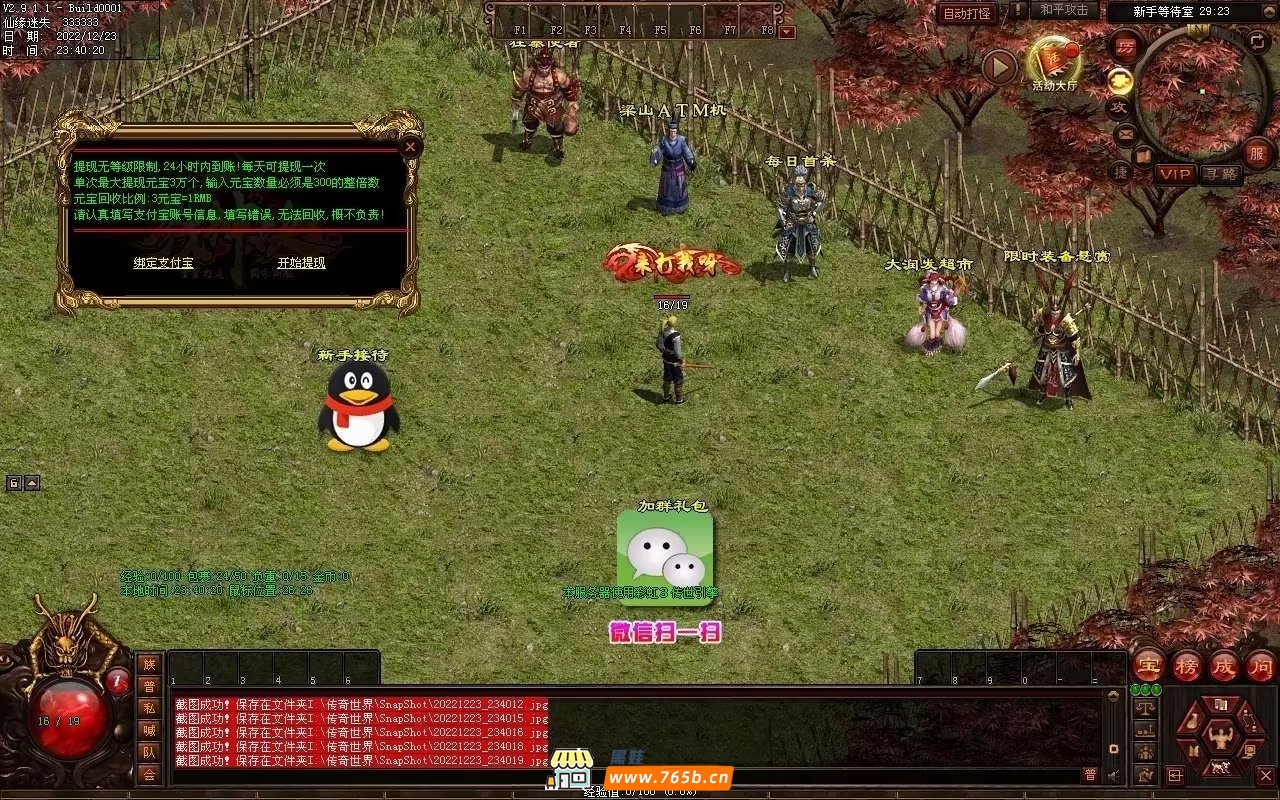1280x800 pixels.
Task: Choose 开始提现 in the dialog
Action: pos(301,263)
